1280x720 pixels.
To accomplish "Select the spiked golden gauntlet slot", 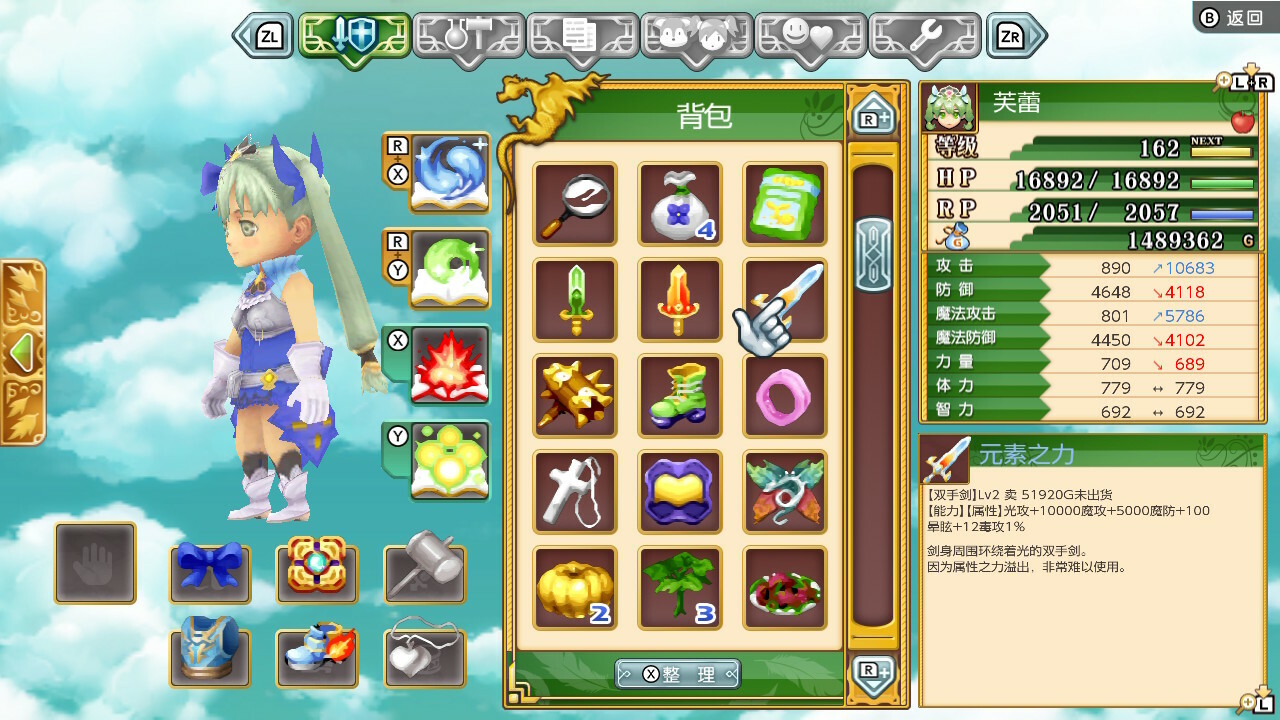I will click(x=575, y=396).
